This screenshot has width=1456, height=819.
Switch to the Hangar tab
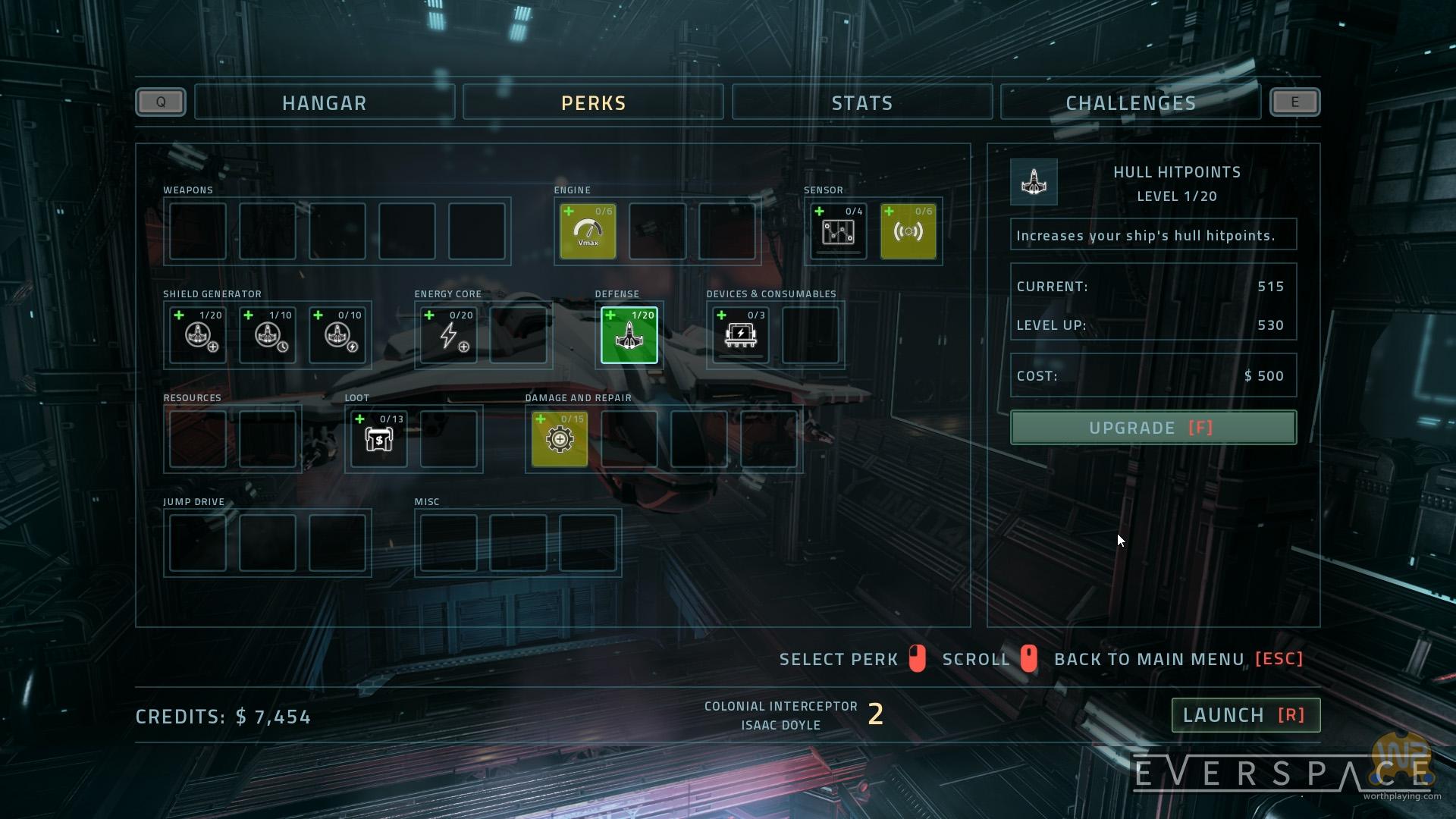click(x=325, y=103)
